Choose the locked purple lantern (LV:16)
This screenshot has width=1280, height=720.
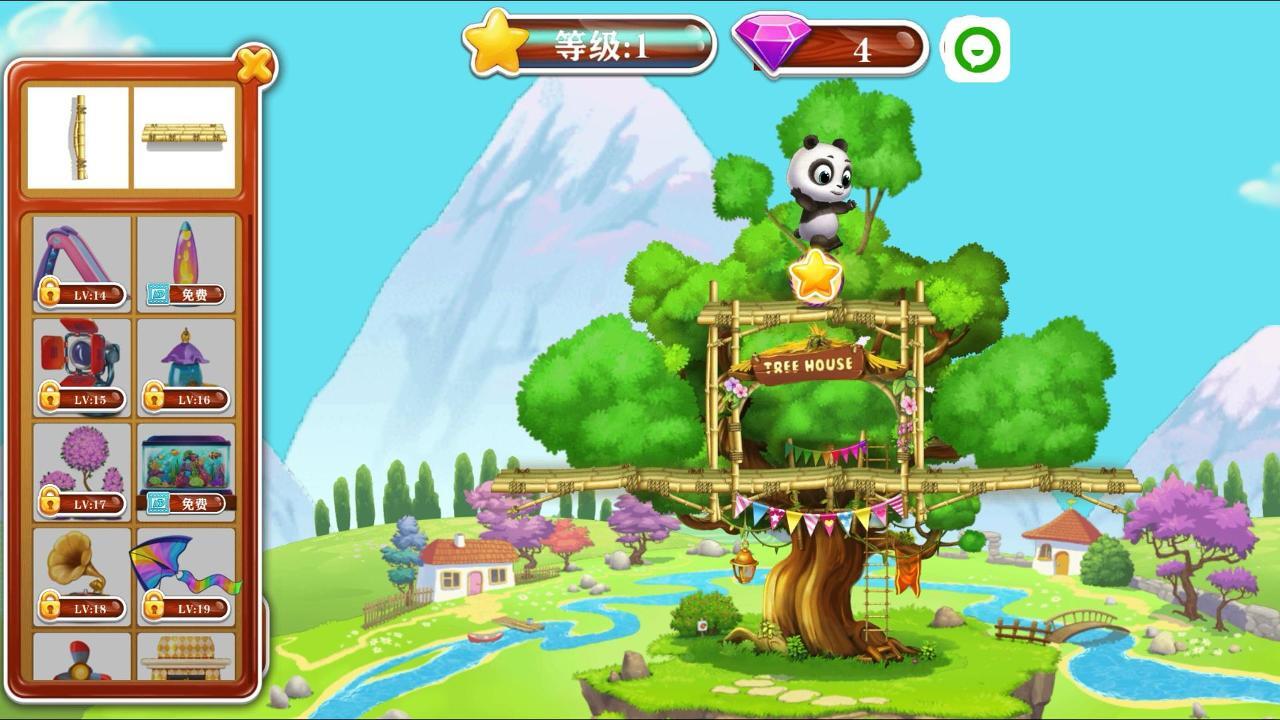[186, 368]
